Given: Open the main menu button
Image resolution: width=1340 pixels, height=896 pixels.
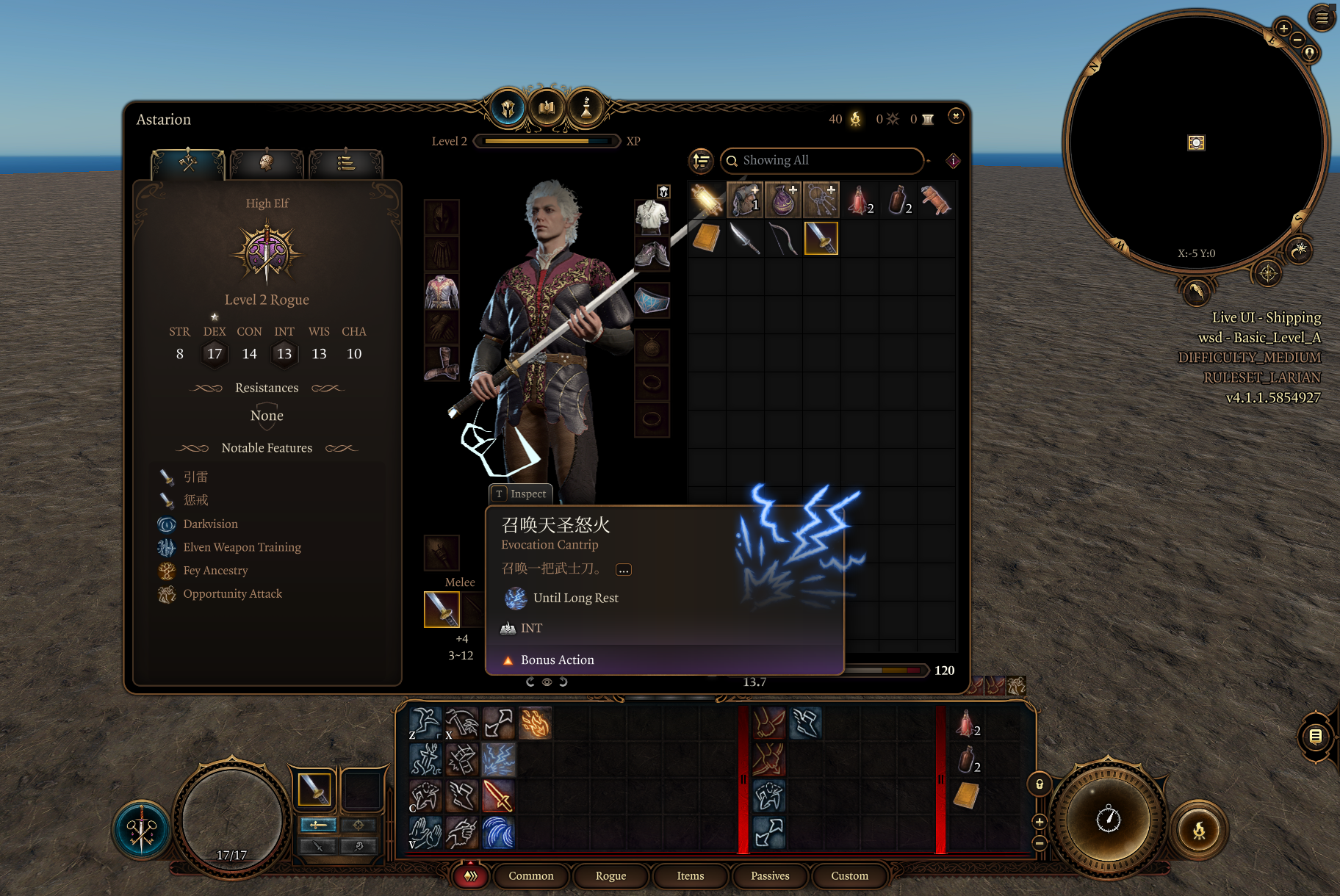Looking at the screenshot, I should click(x=1322, y=18).
